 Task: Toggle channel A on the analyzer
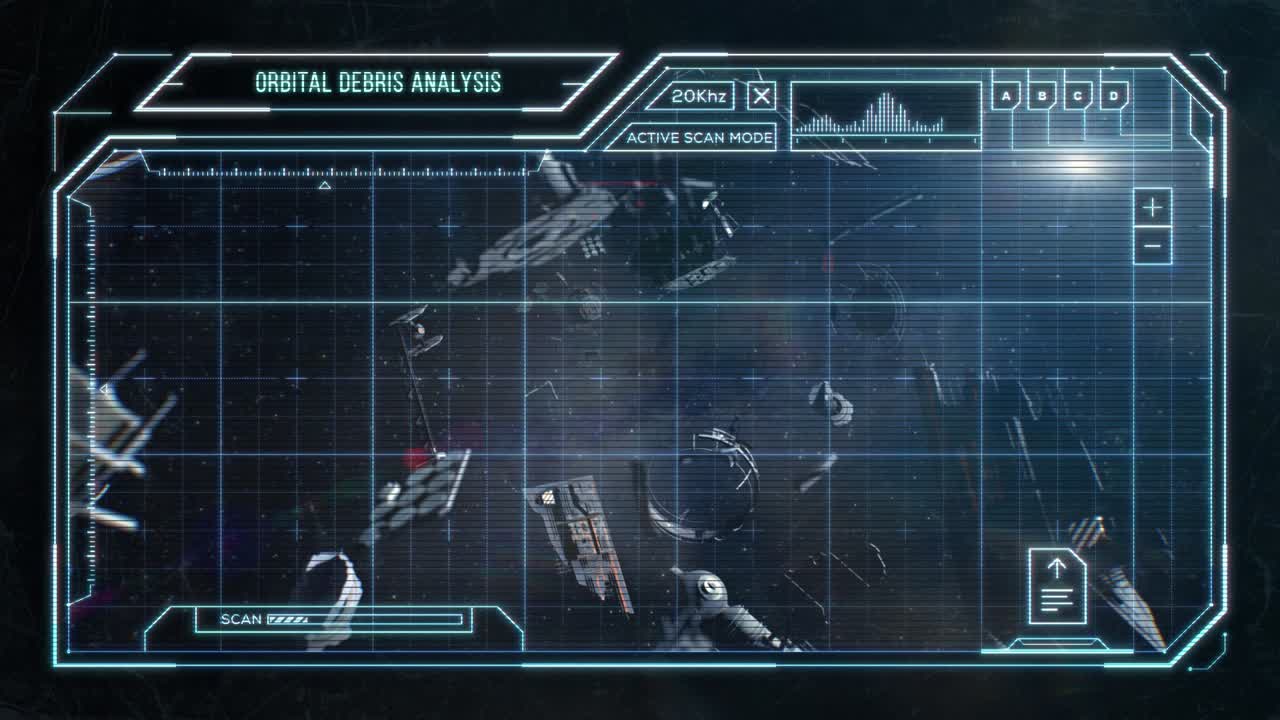point(1005,95)
